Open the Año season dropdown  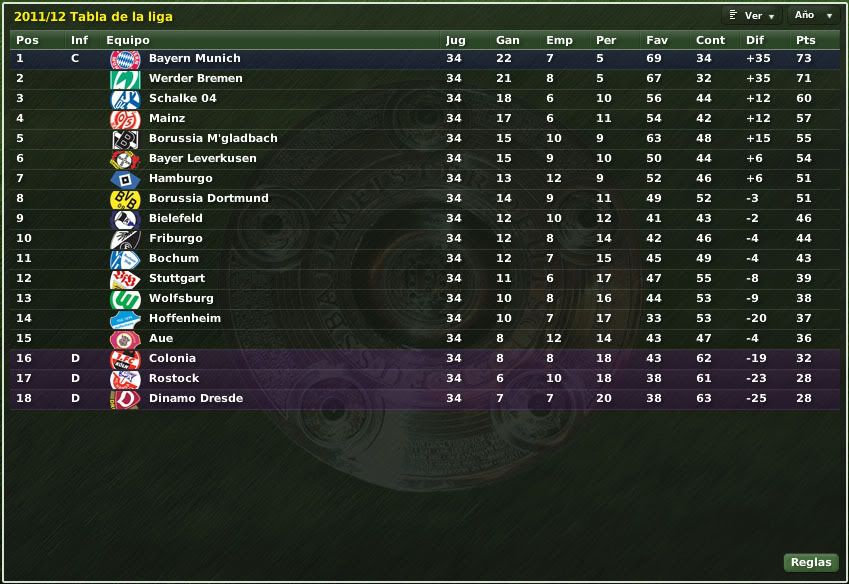[813, 16]
